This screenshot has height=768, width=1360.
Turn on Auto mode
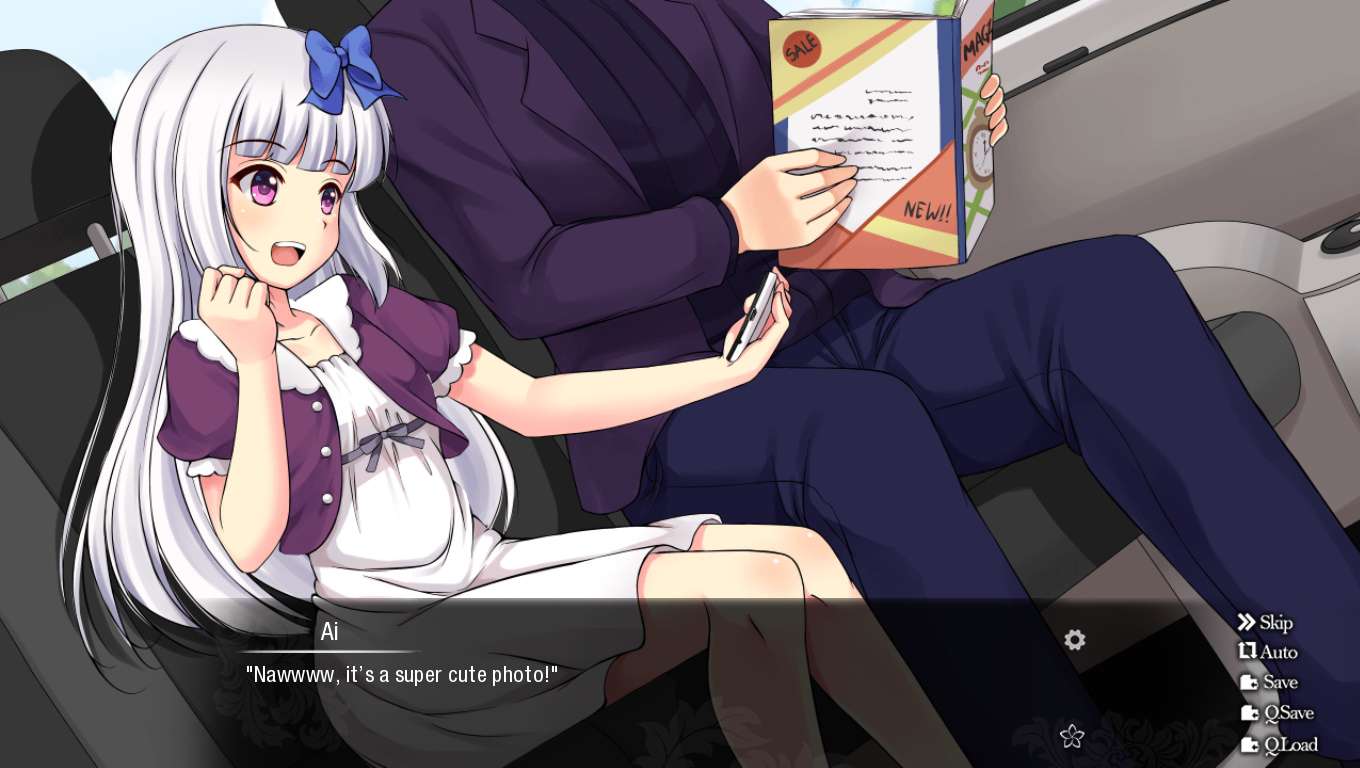coord(1267,652)
